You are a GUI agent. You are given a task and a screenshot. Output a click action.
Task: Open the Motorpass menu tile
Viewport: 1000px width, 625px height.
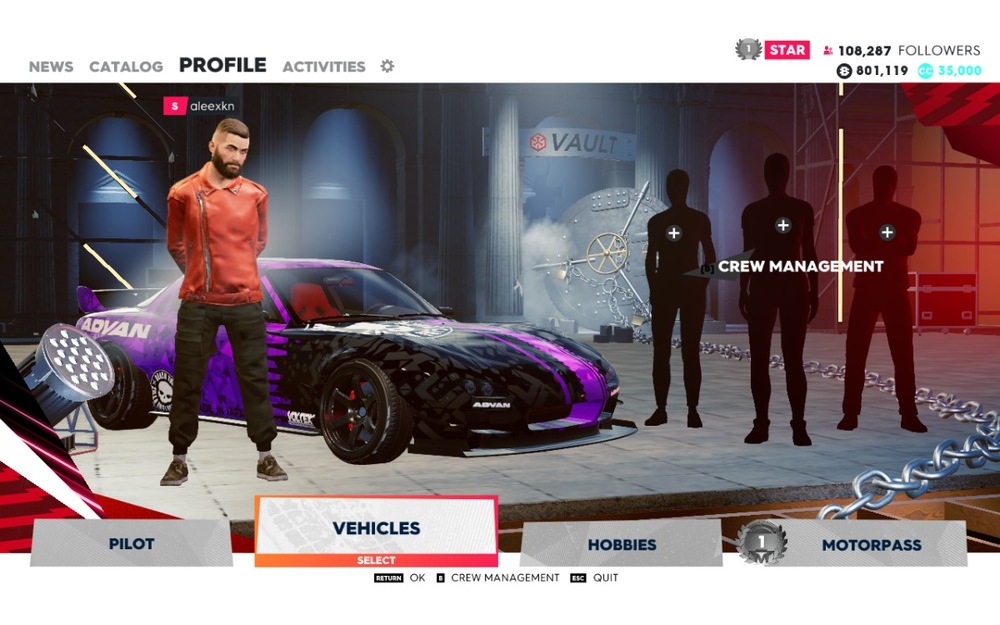point(871,545)
